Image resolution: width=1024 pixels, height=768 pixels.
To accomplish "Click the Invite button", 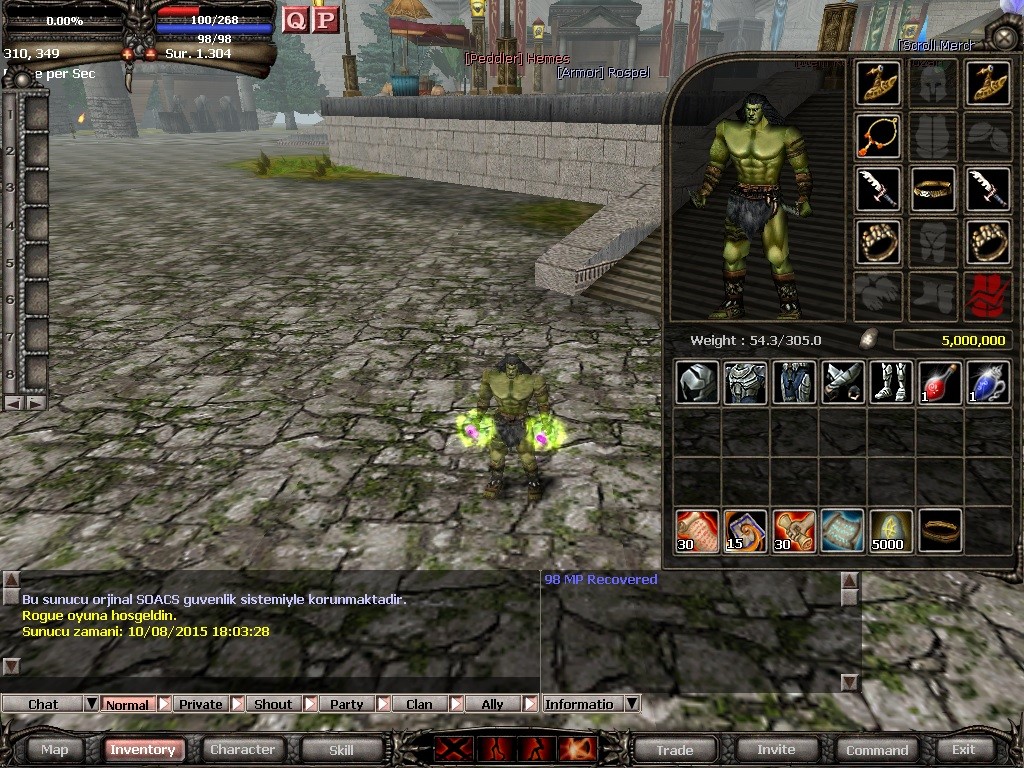I will pyautogui.click(x=776, y=749).
